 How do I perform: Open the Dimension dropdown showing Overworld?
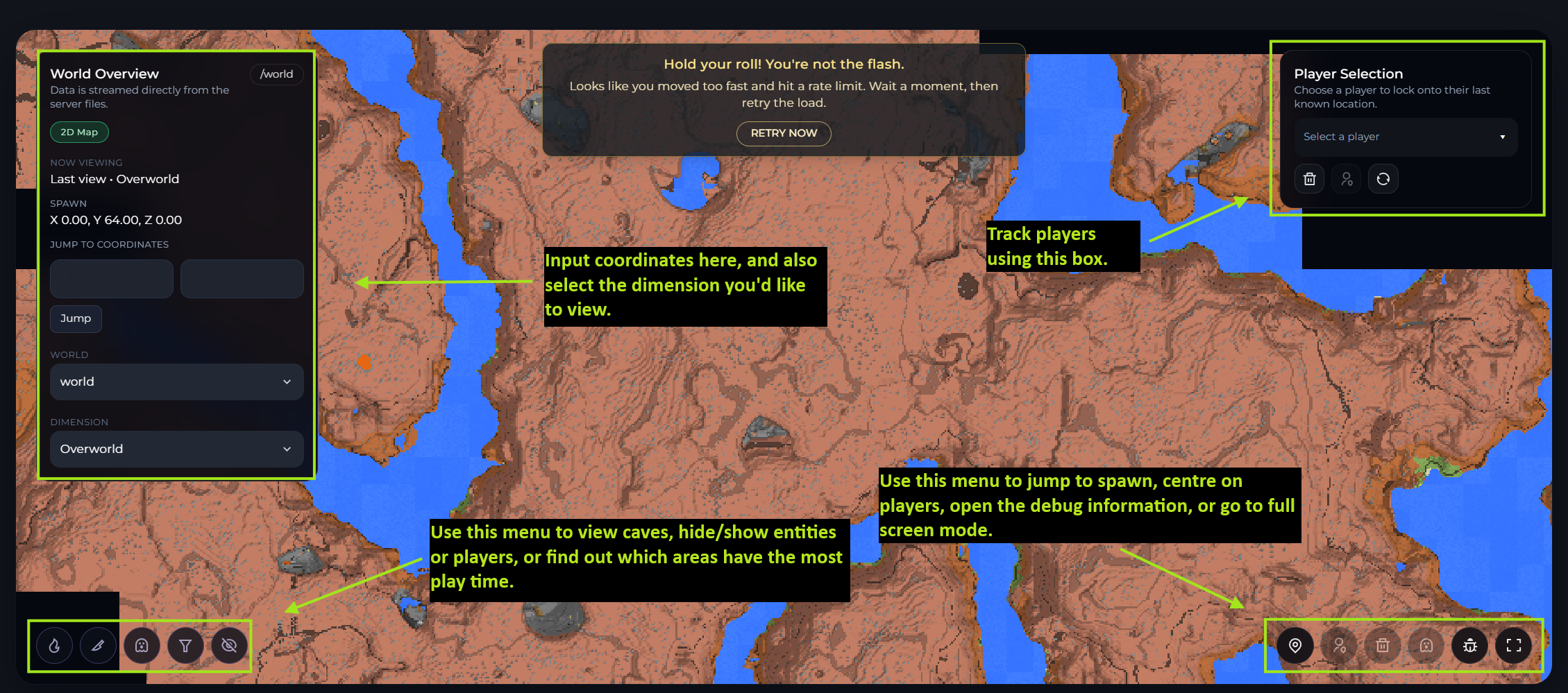[x=176, y=449]
